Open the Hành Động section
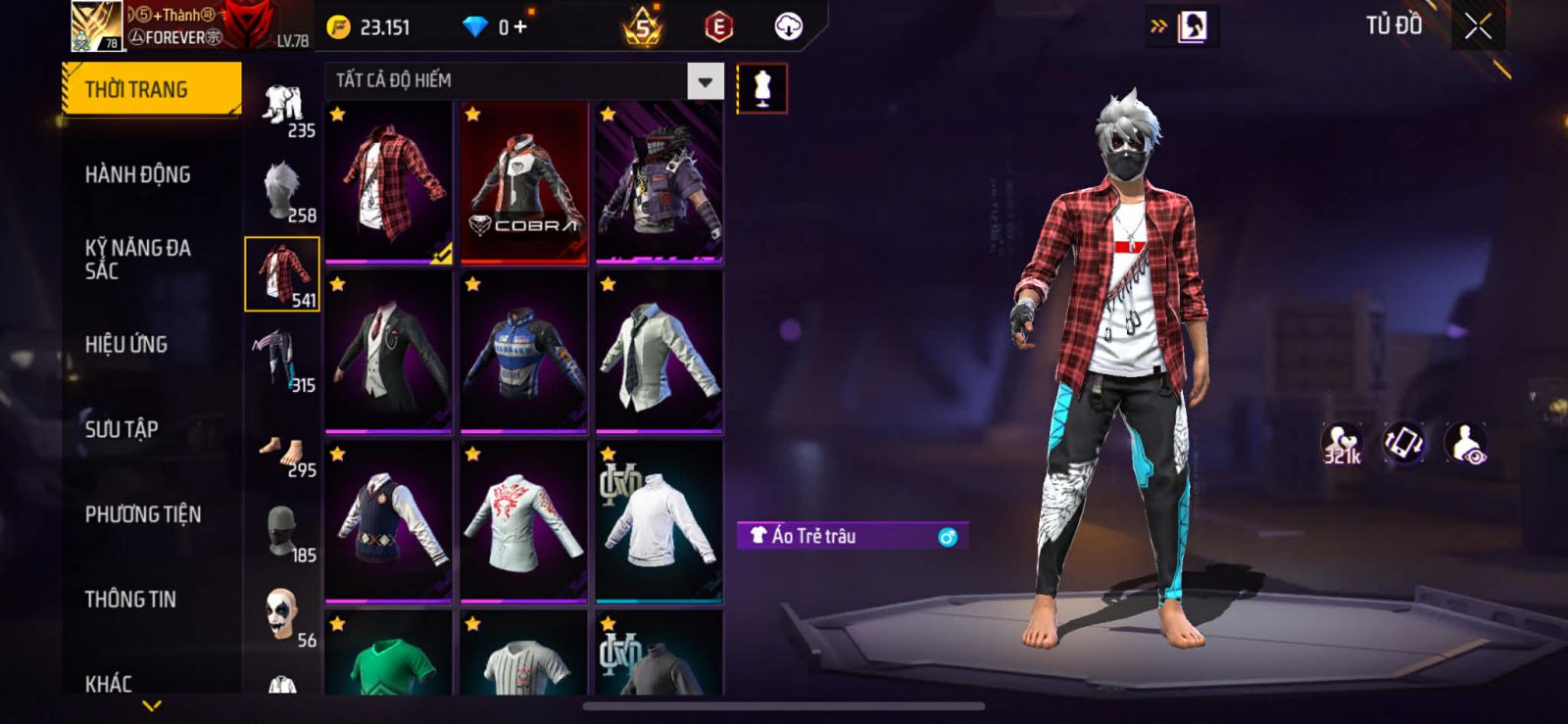The height and width of the screenshot is (724, 1568). coord(138,175)
